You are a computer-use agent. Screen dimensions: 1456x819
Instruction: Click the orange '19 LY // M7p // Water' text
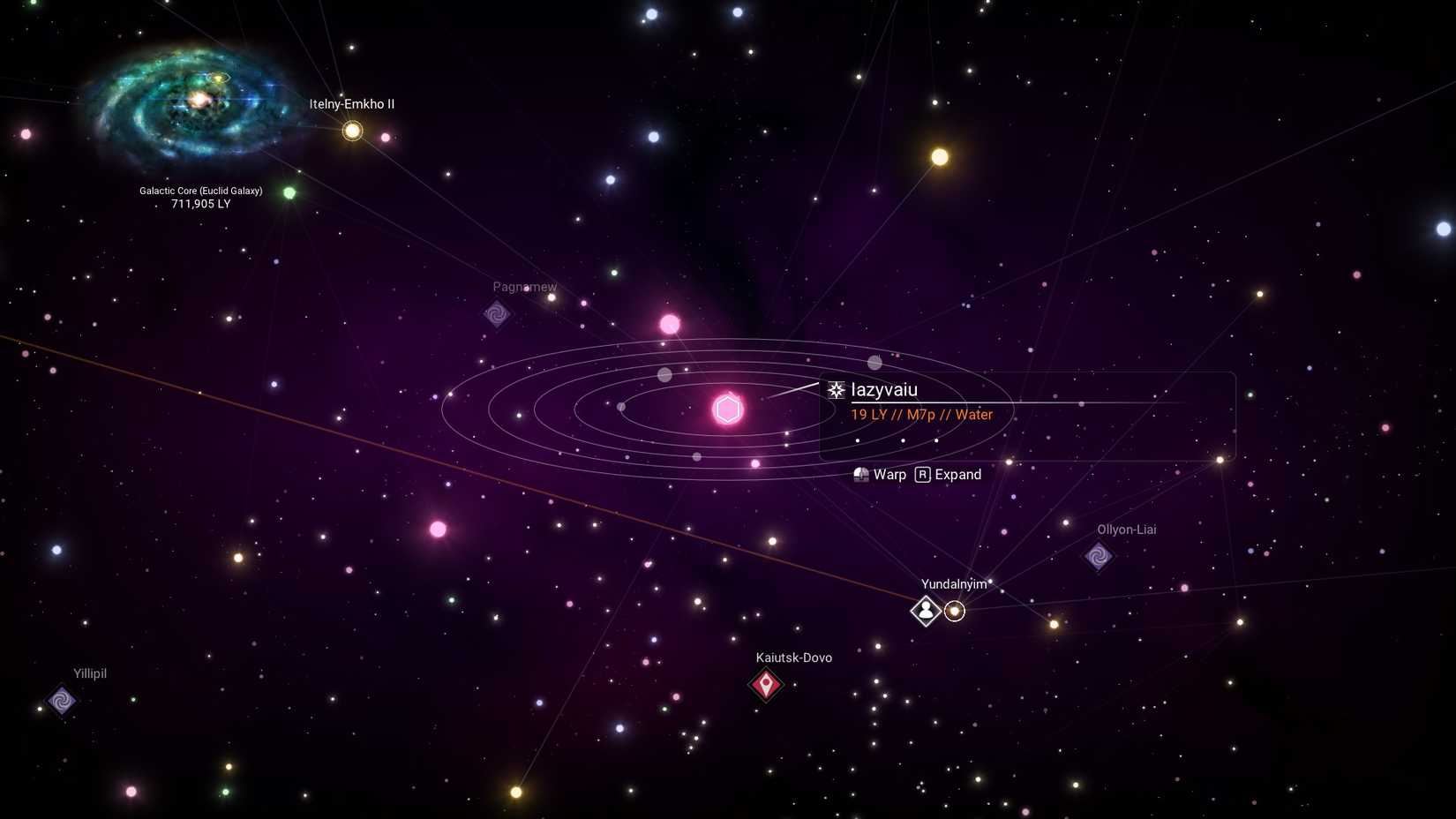pyautogui.click(x=919, y=414)
